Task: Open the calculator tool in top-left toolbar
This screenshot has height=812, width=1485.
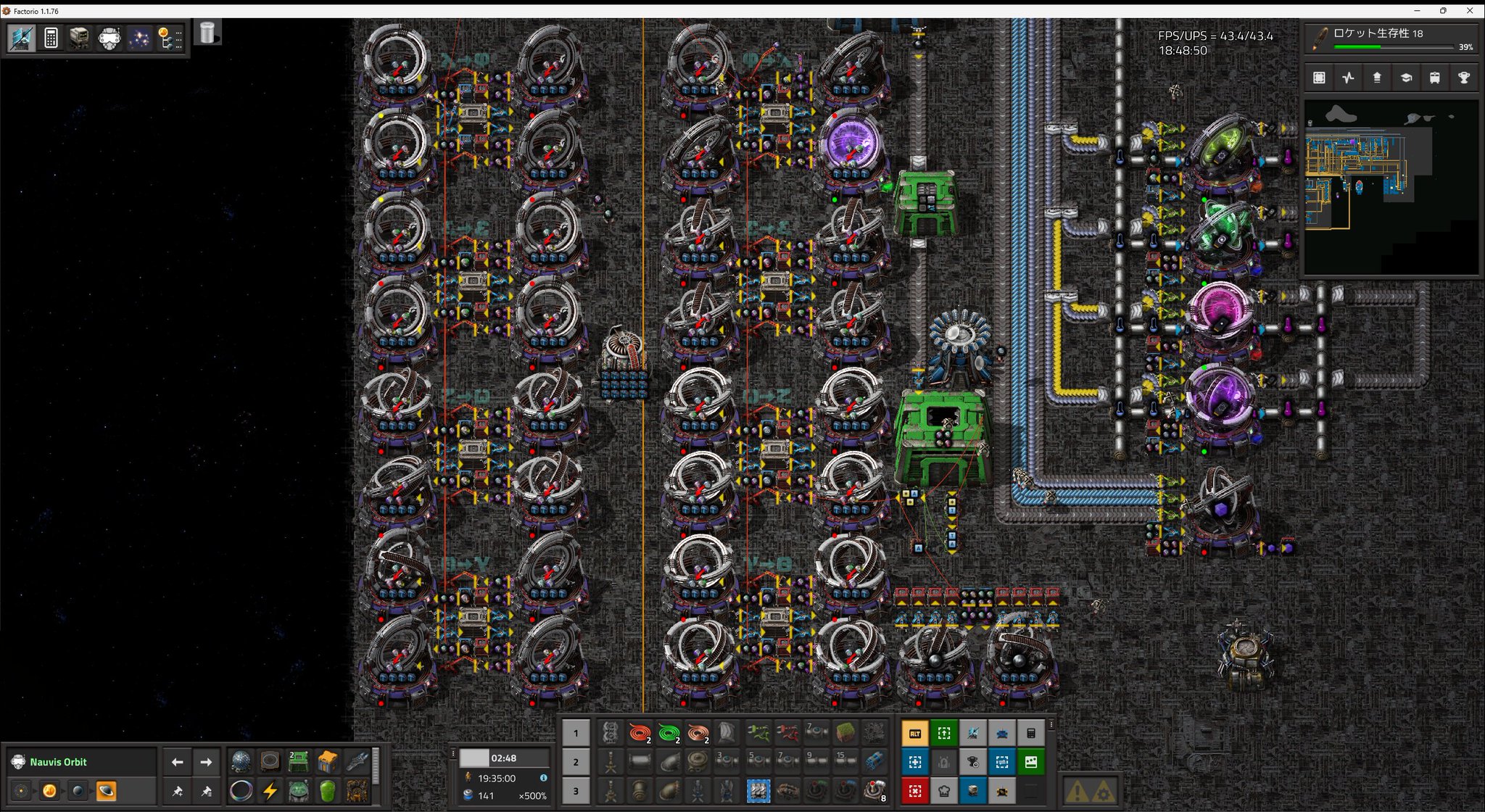Action: coord(49,38)
